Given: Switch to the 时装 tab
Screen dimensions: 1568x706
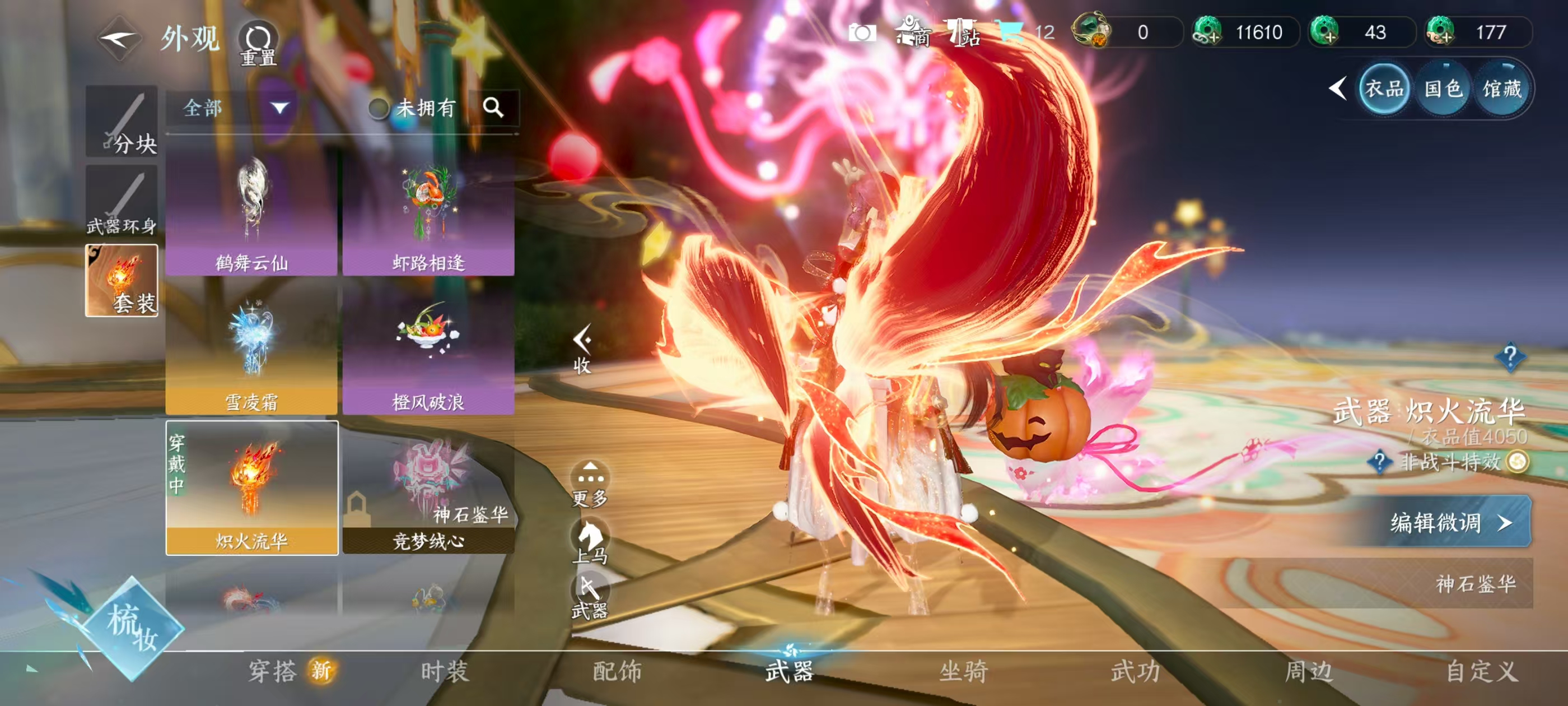Looking at the screenshot, I should point(445,671).
